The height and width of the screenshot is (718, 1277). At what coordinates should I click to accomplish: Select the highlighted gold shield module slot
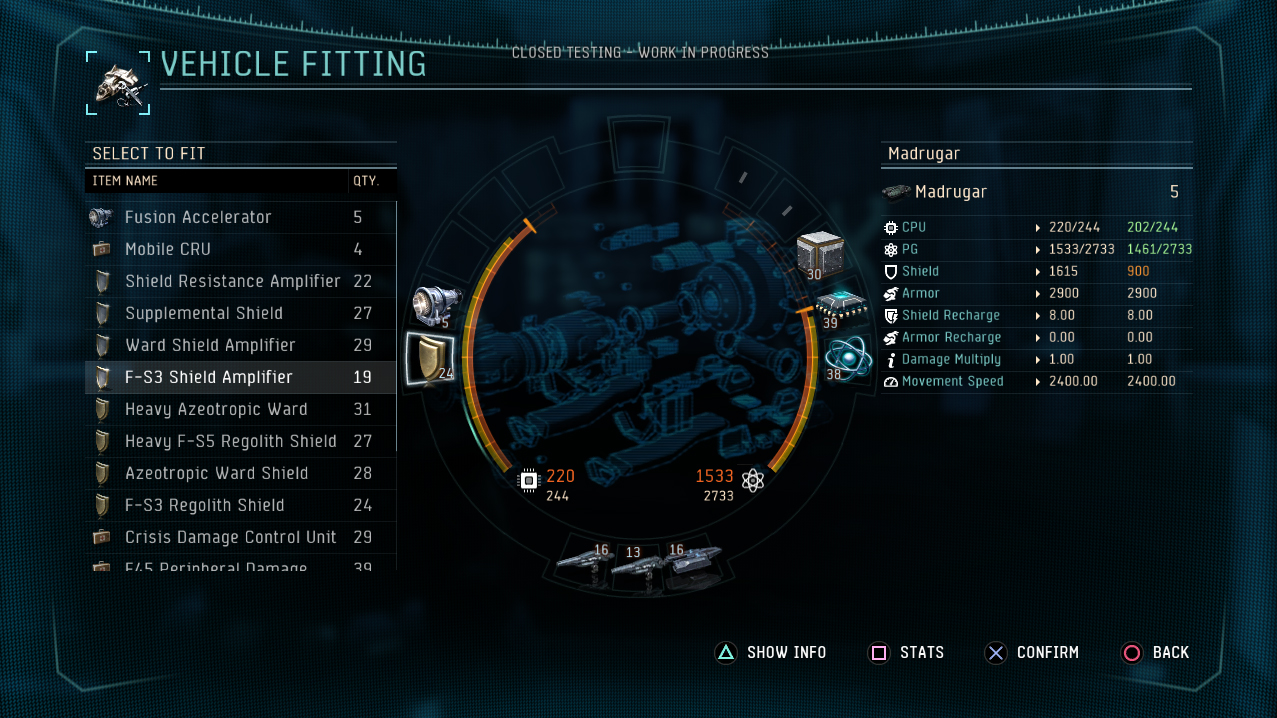click(430, 360)
